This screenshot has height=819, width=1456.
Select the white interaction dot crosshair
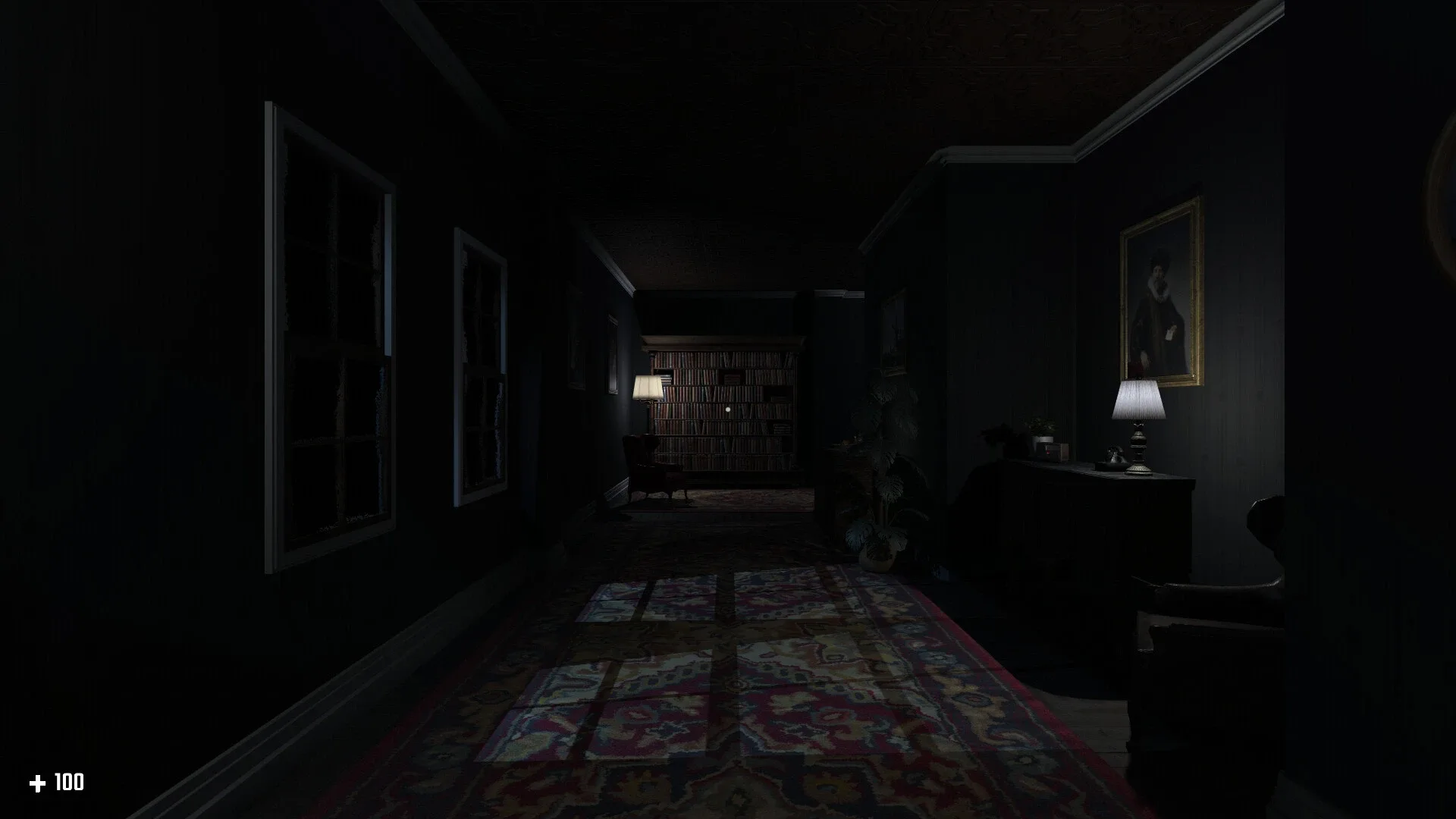(728, 409)
